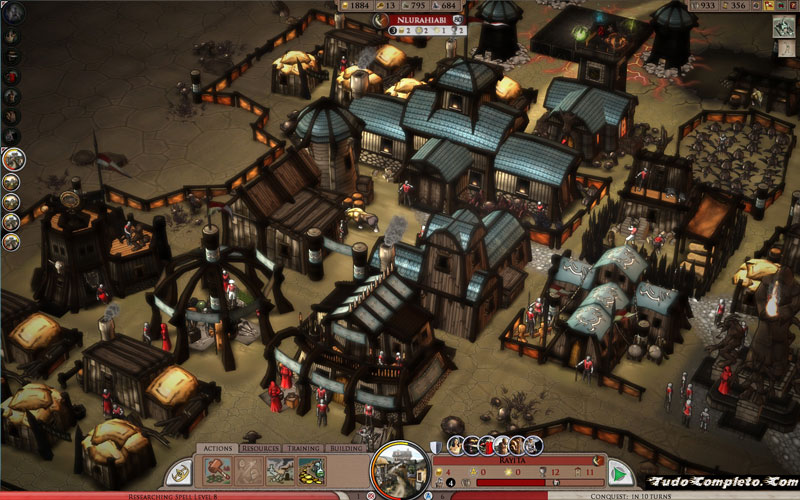Show the Building tab

pyautogui.click(x=347, y=449)
